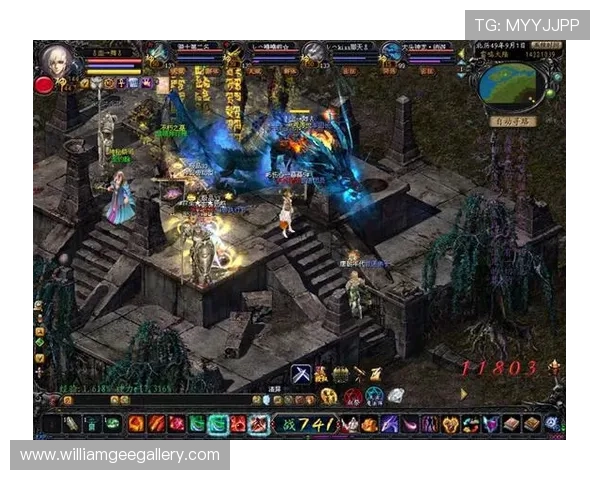Click the button at minimap's top right

point(543,47)
